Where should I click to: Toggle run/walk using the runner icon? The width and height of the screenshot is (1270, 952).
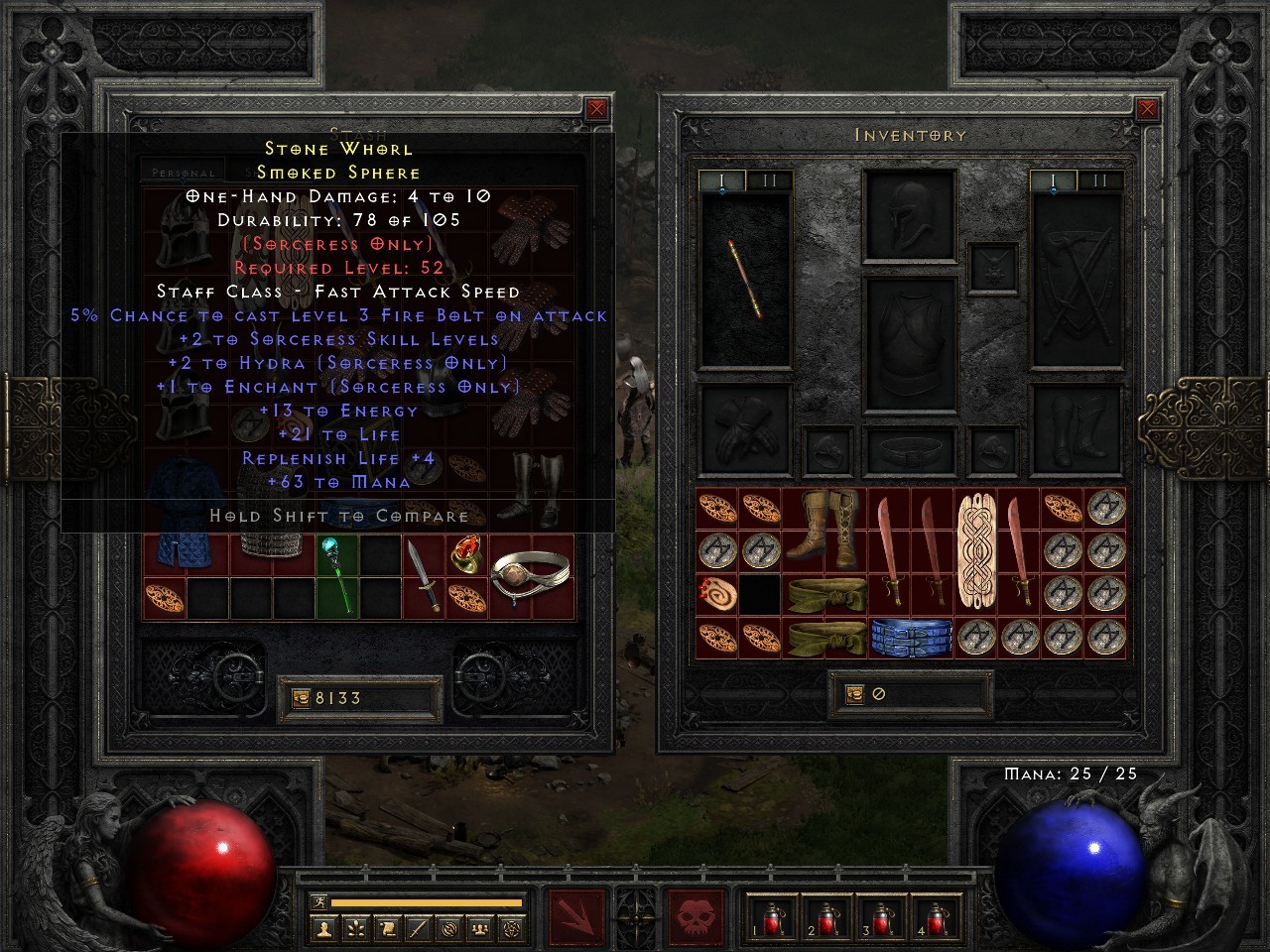319,900
